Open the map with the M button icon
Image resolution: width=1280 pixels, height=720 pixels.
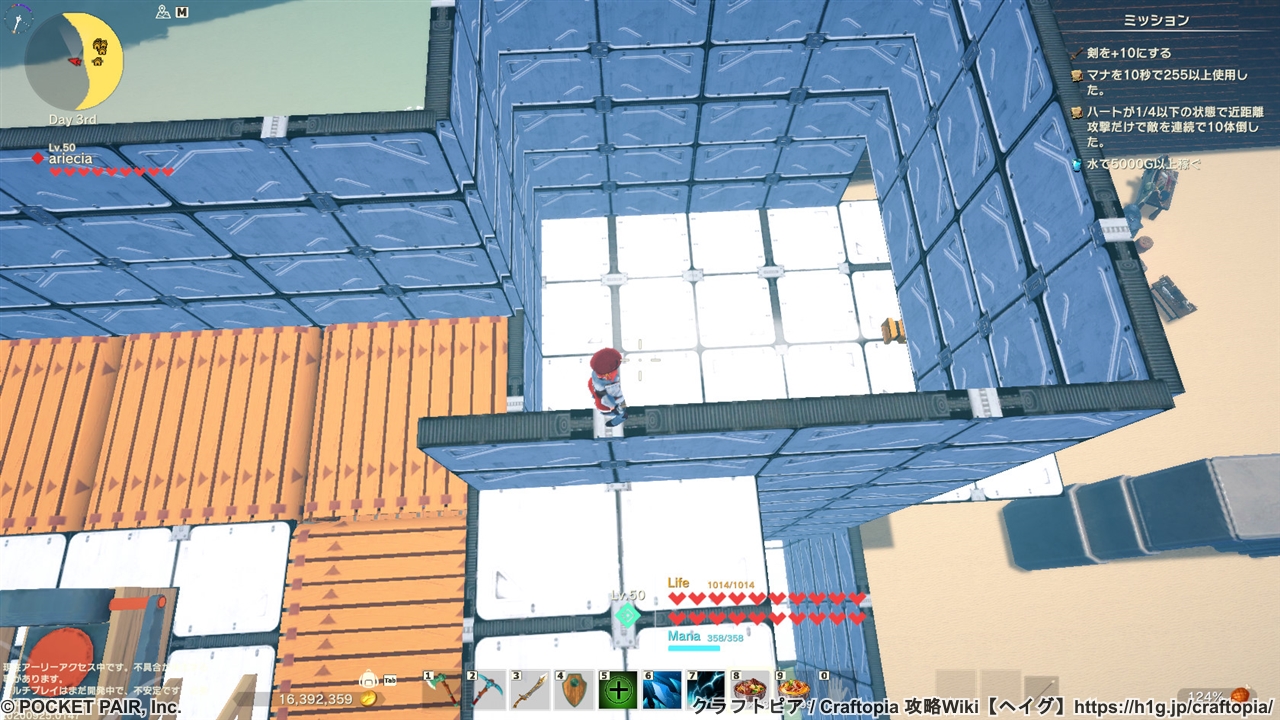(183, 12)
